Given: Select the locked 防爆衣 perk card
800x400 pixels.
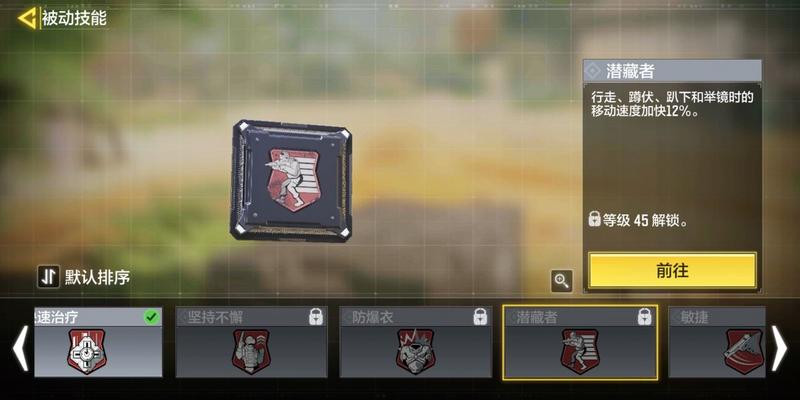Looking at the screenshot, I should (415, 342).
